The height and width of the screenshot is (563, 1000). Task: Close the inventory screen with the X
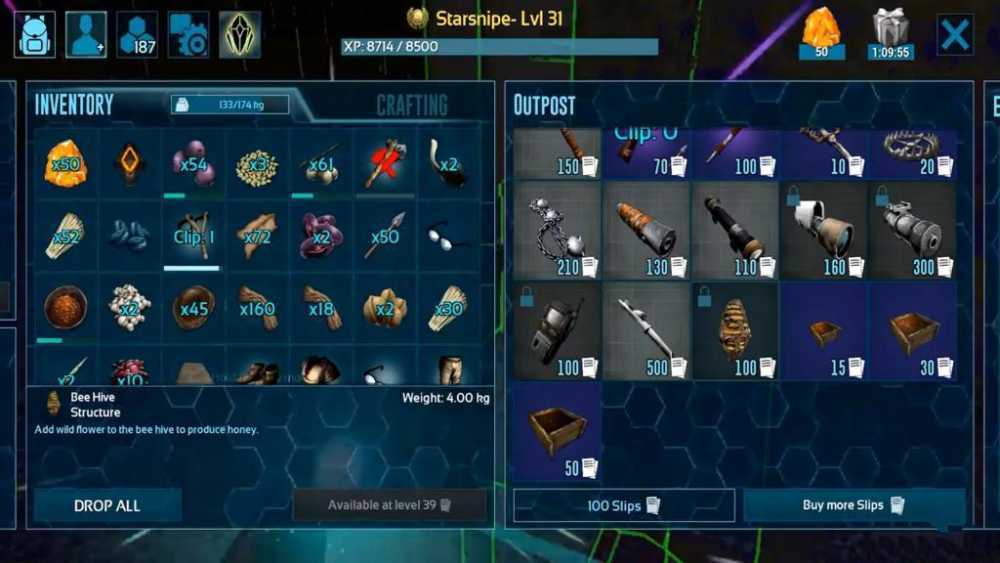pos(955,35)
